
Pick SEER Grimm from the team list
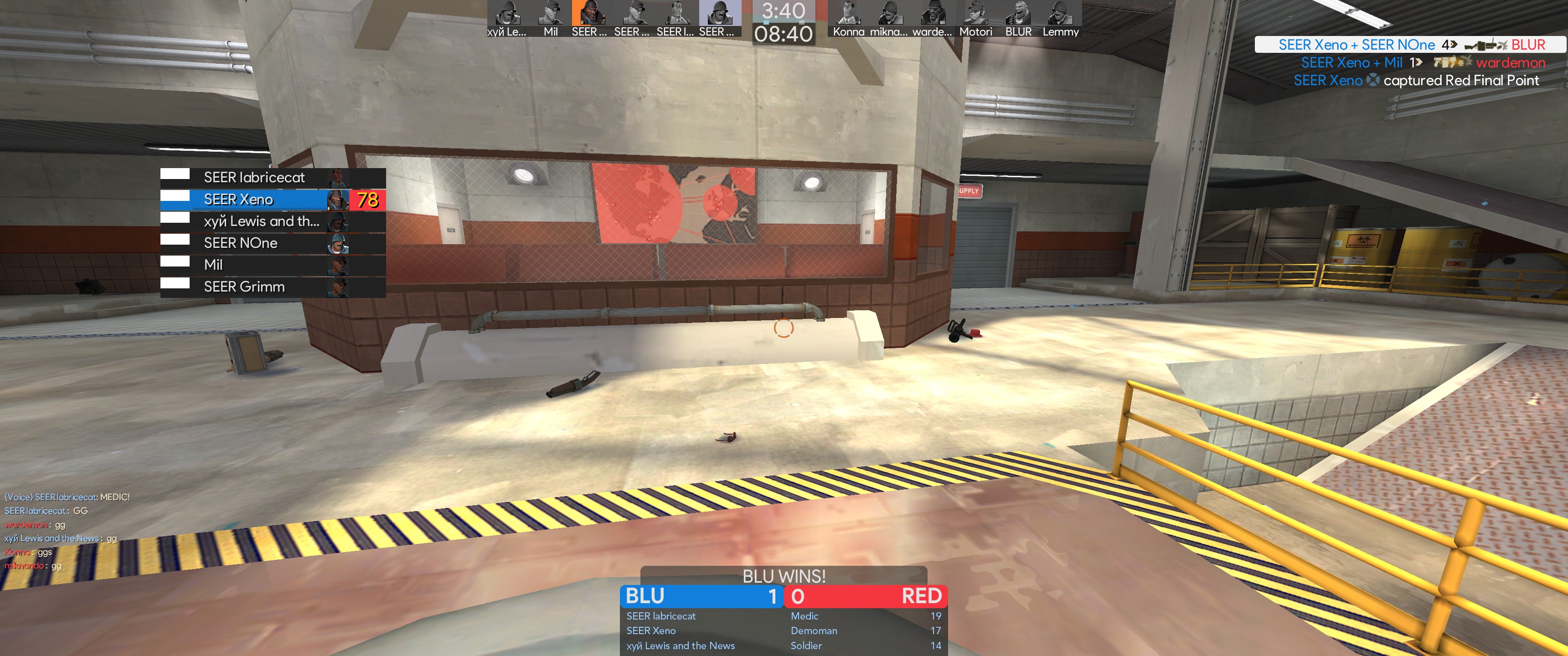pos(272,287)
